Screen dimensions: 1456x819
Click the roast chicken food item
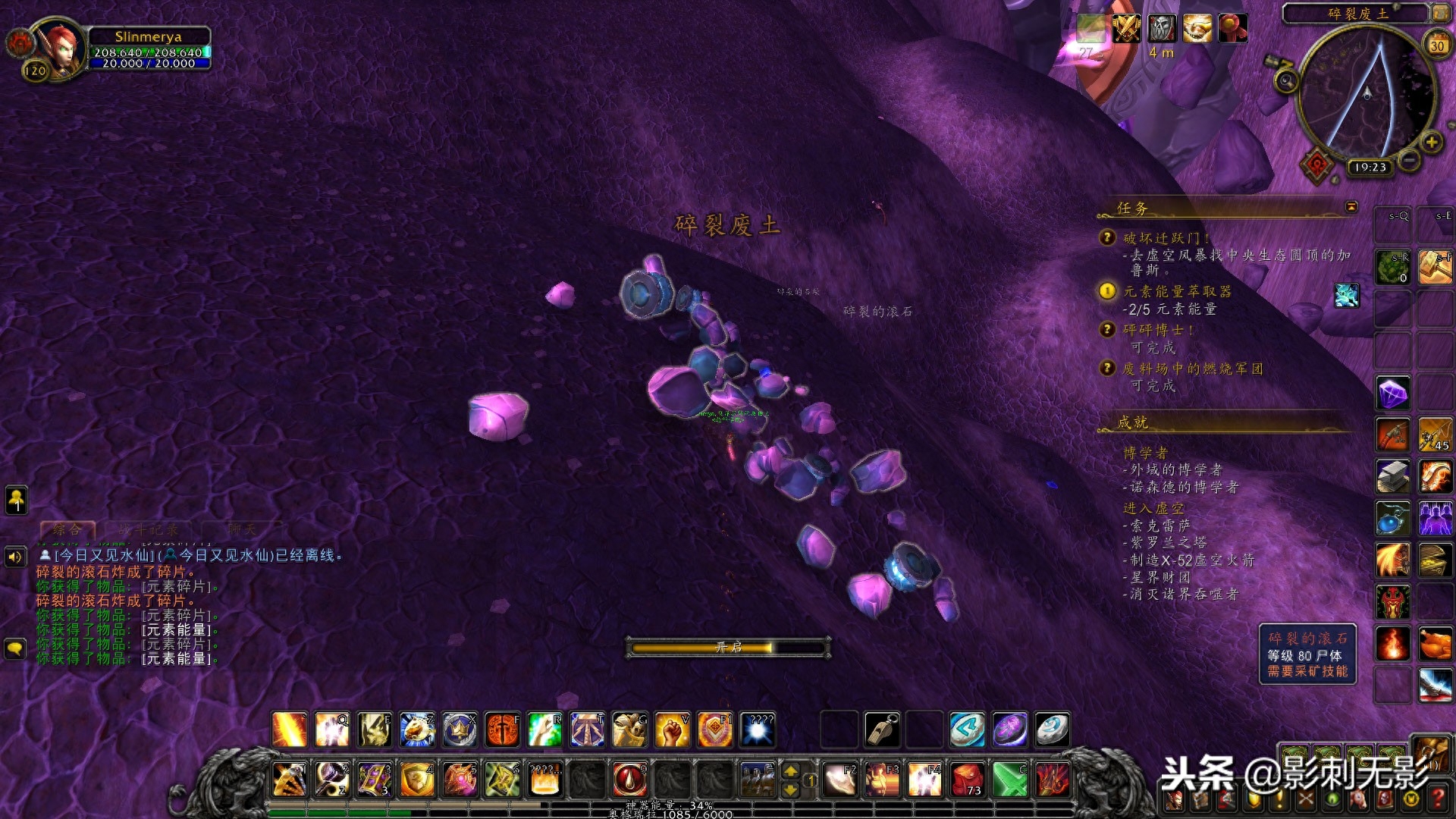1435,644
